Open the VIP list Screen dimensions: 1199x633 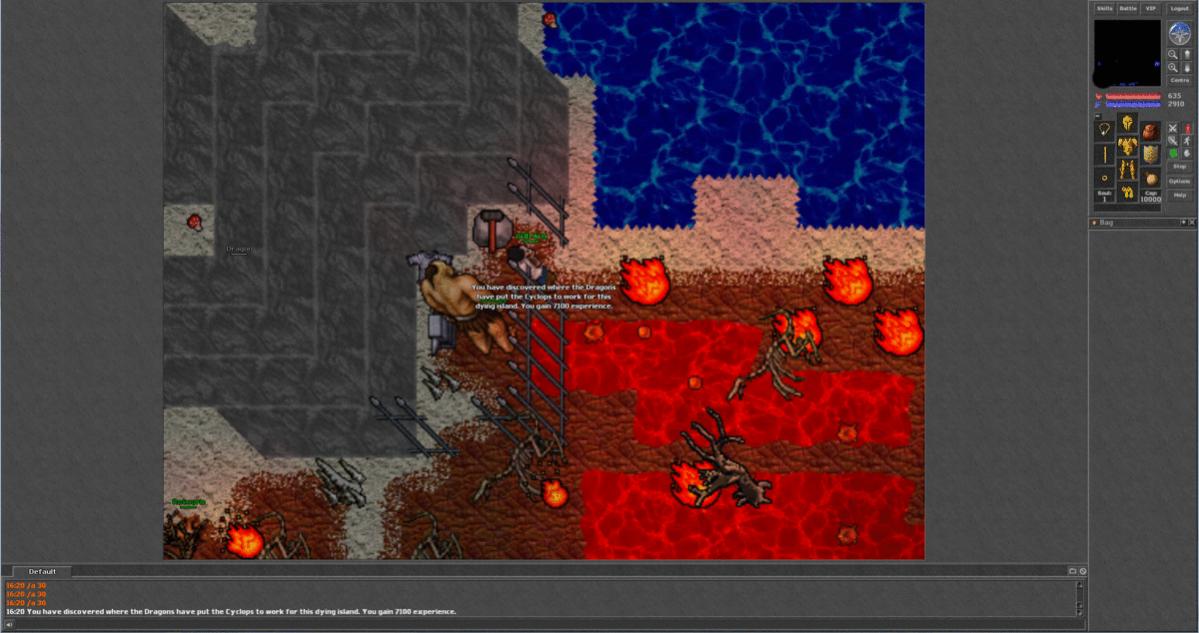[1151, 9]
